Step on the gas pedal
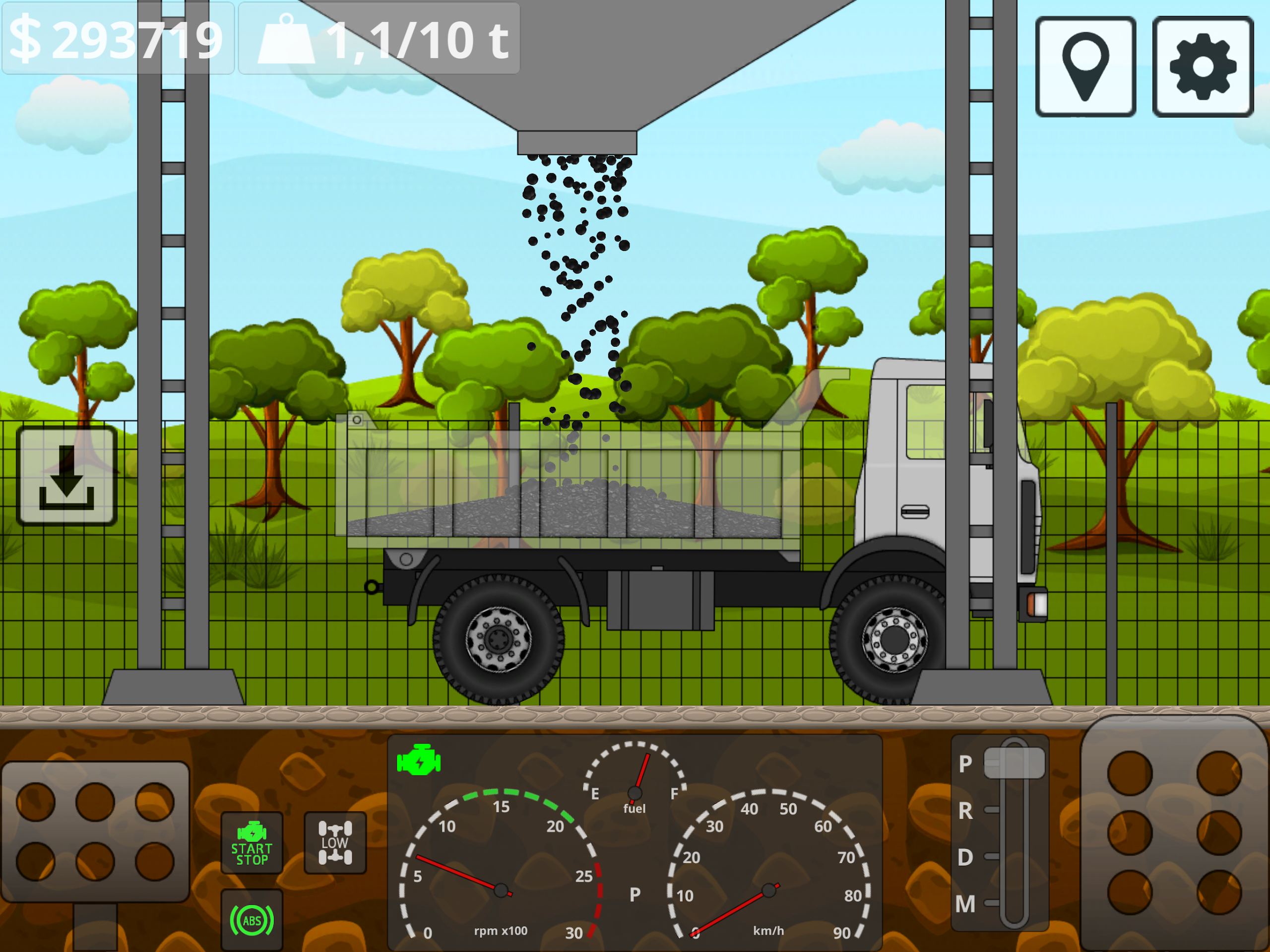This screenshot has width=1270, height=952. point(1174,832)
